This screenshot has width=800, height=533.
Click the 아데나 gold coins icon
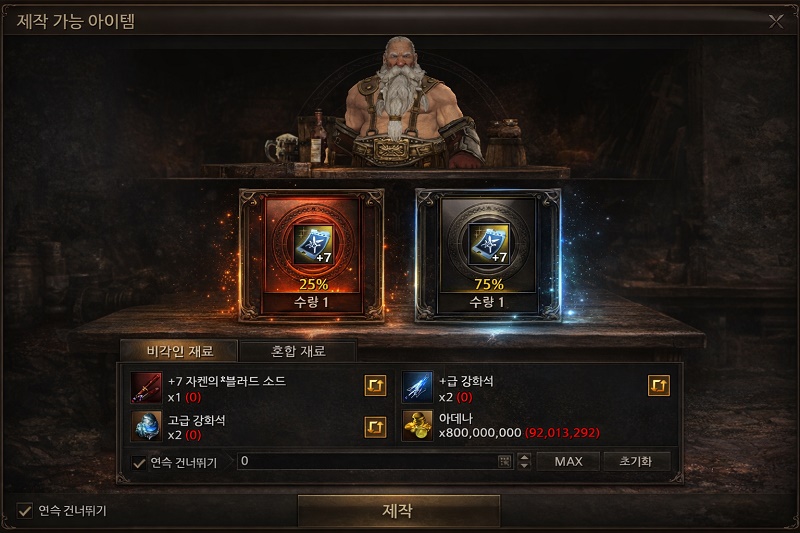coord(418,426)
